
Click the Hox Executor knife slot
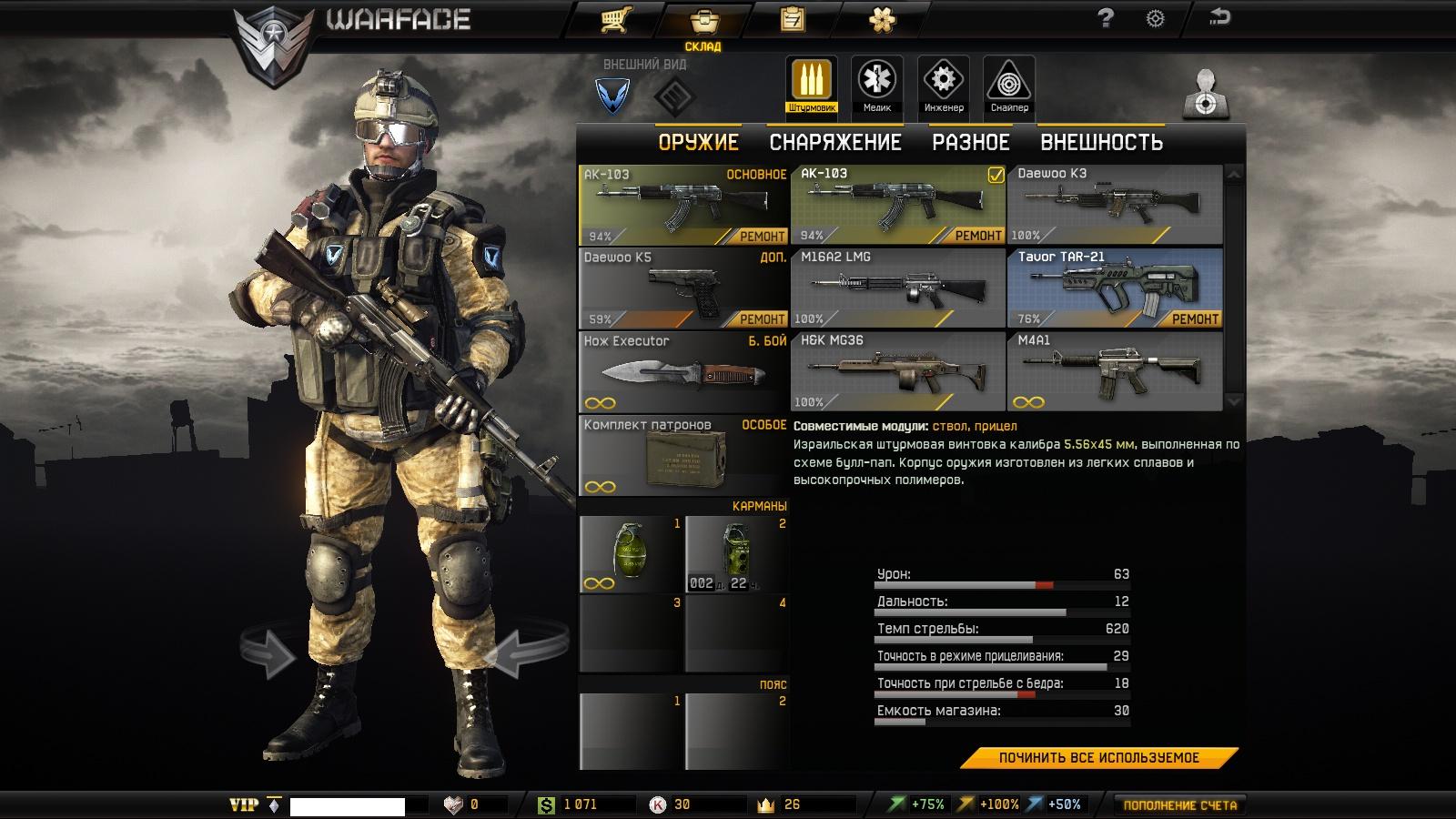[x=682, y=371]
